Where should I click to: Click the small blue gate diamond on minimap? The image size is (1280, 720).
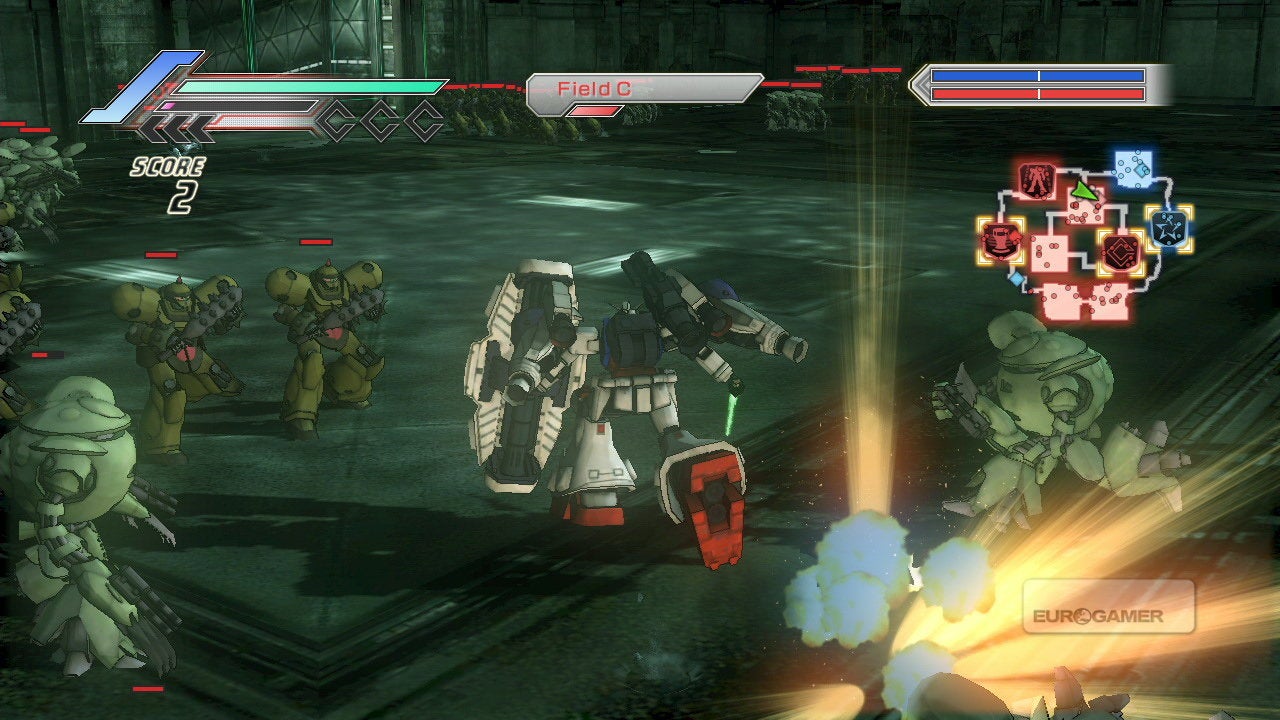point(1017,278)
